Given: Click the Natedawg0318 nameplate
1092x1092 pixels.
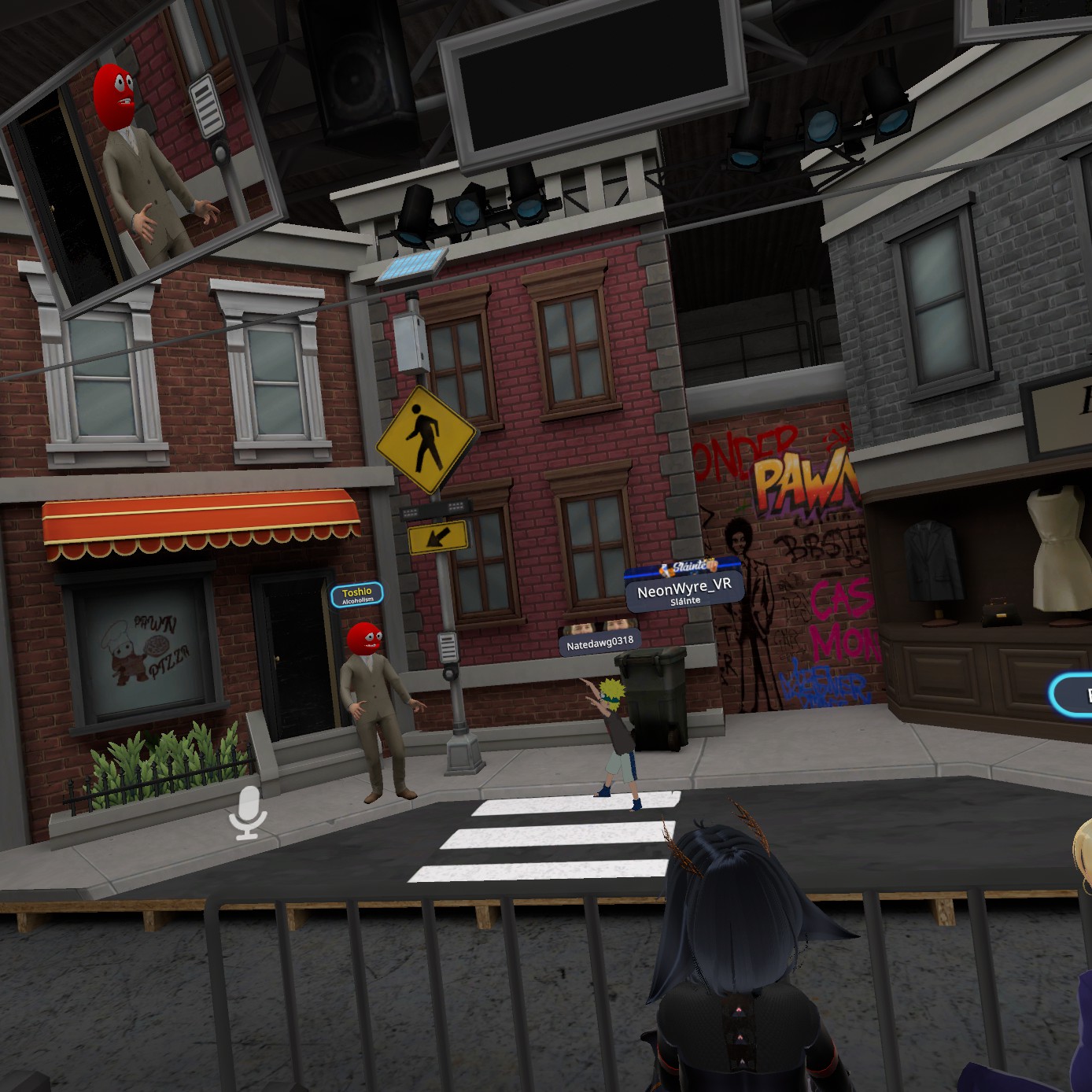Looking at the screenshot, I should click(599, 644).
